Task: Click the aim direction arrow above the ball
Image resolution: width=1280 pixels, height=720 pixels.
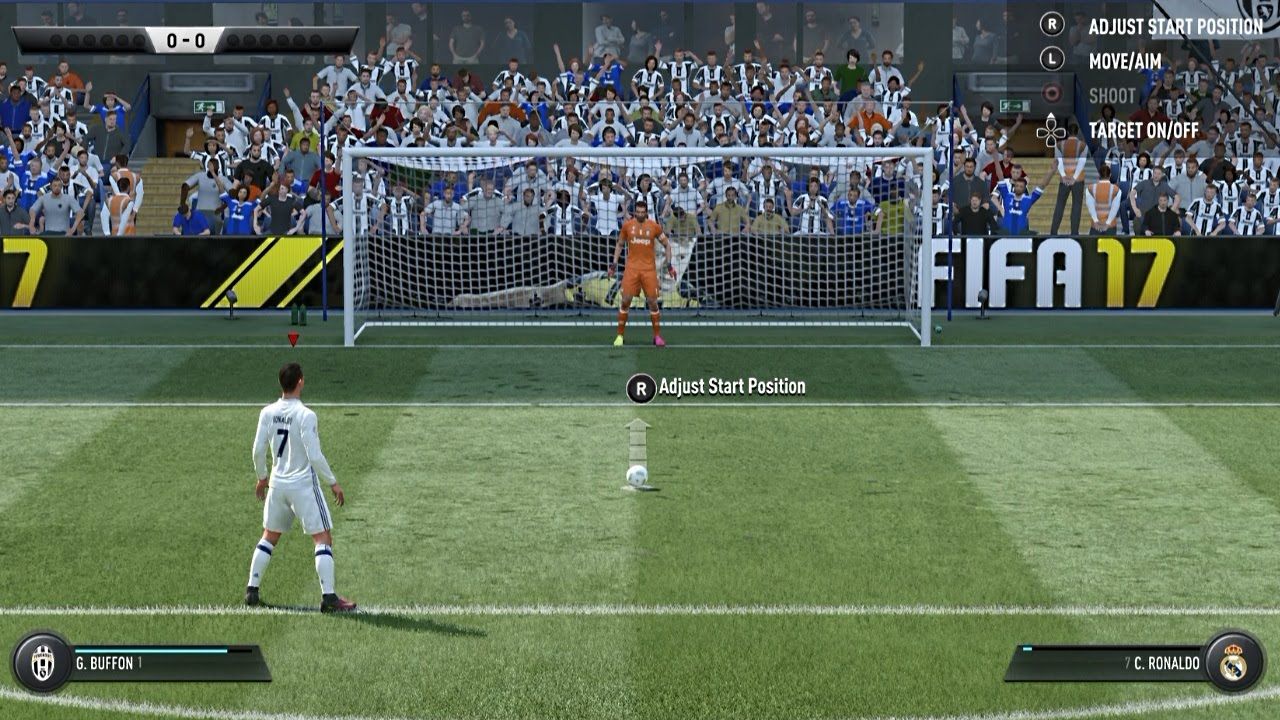Action: 637,440
